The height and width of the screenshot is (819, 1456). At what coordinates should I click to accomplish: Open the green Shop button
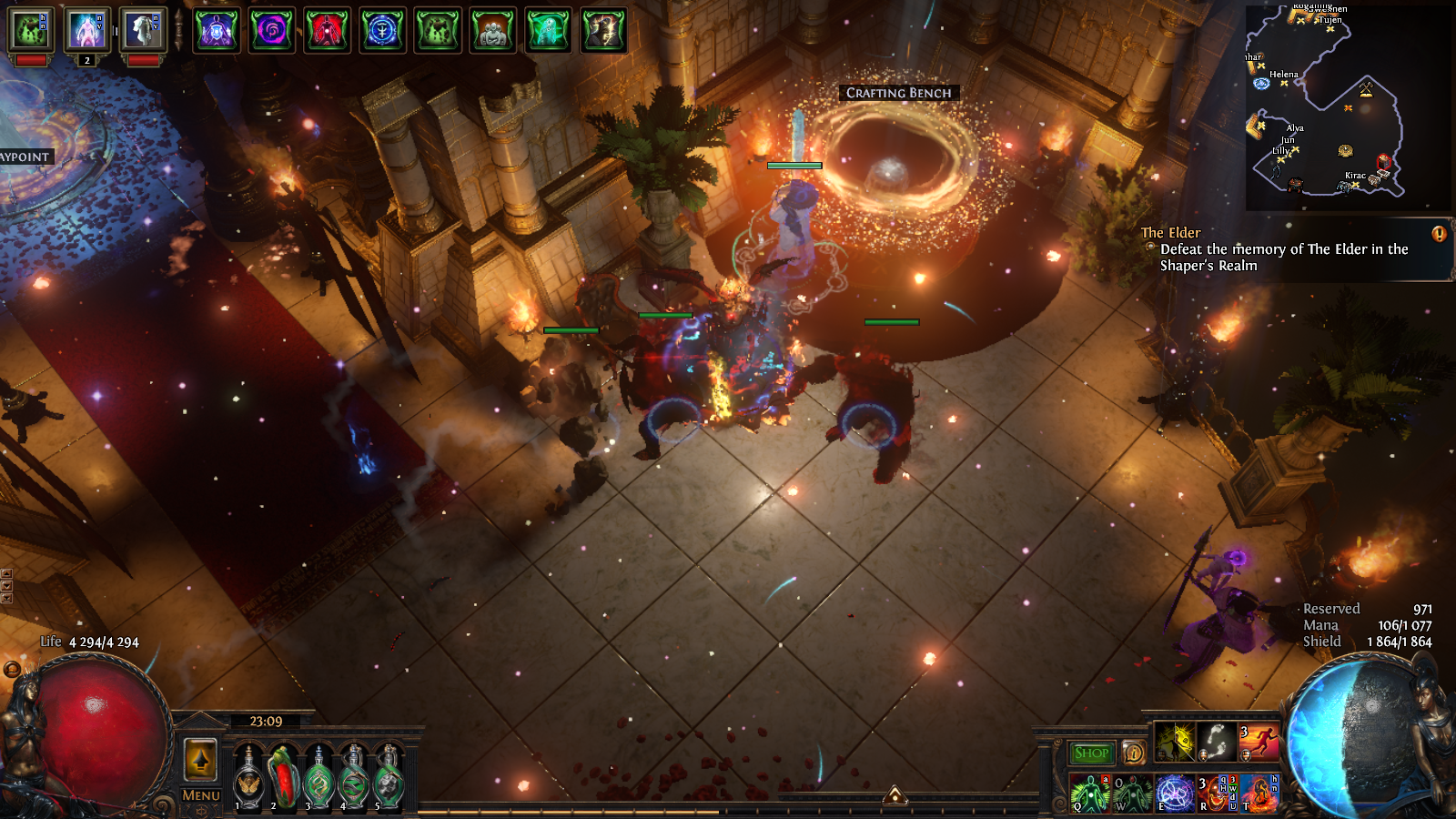tap(1091, 753)
